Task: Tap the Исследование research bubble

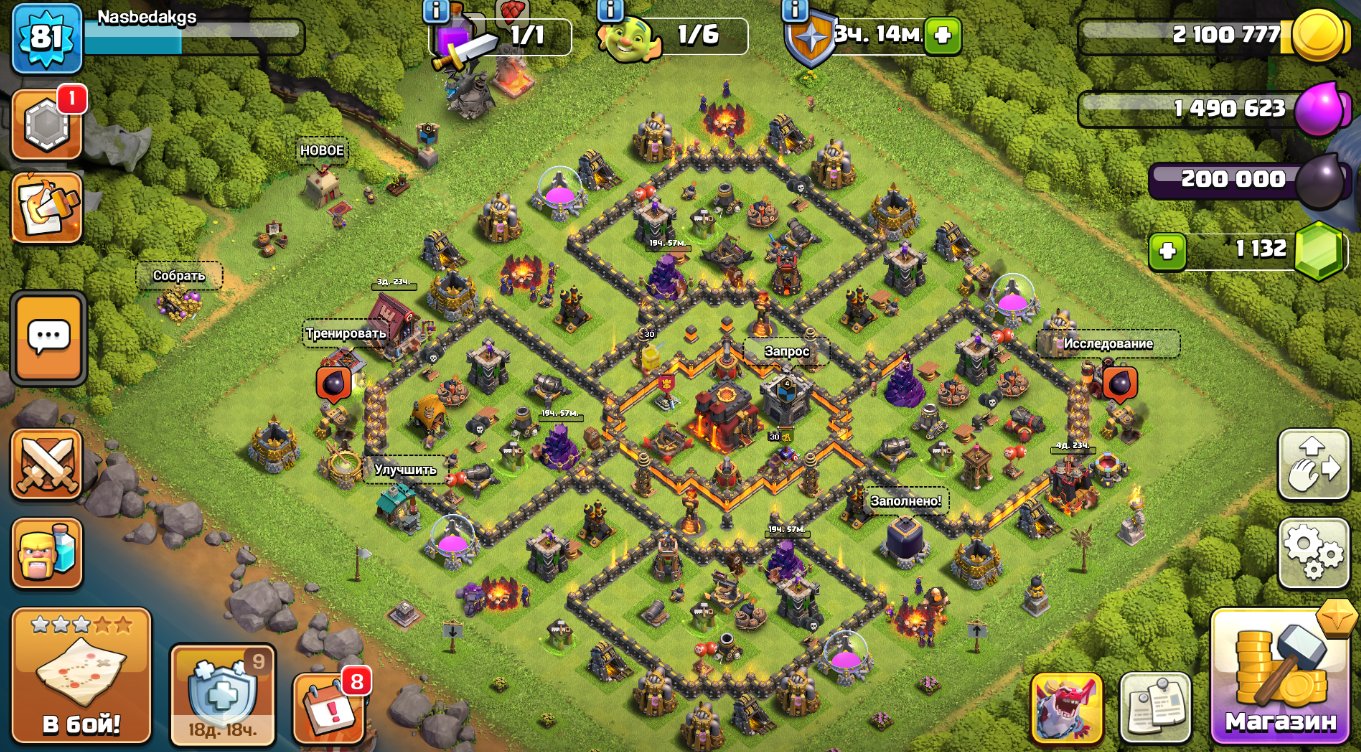Action: click(1107, 343)
